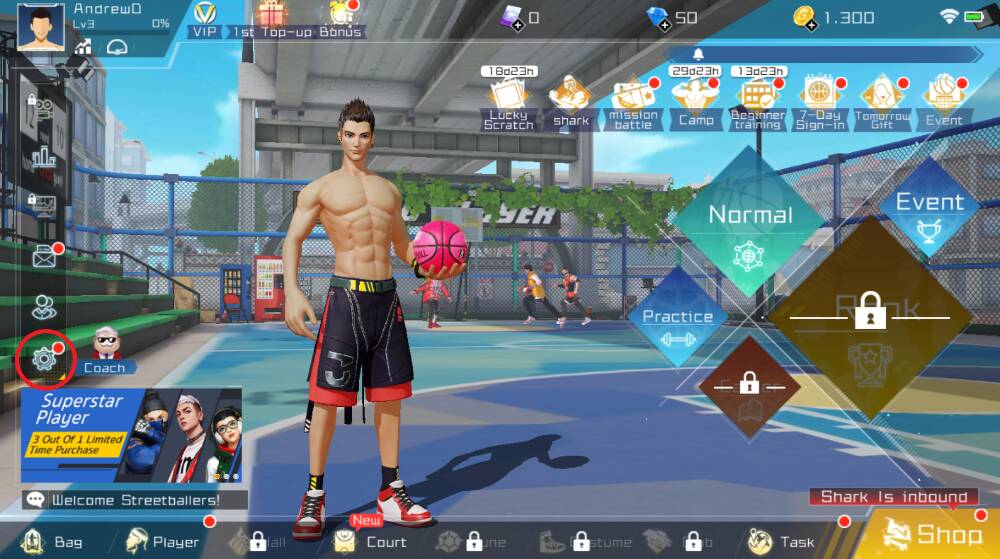Open the mail envelope icon
Image resolution: width=1000 pixels, height=559 pixels.
click(44, 258)
